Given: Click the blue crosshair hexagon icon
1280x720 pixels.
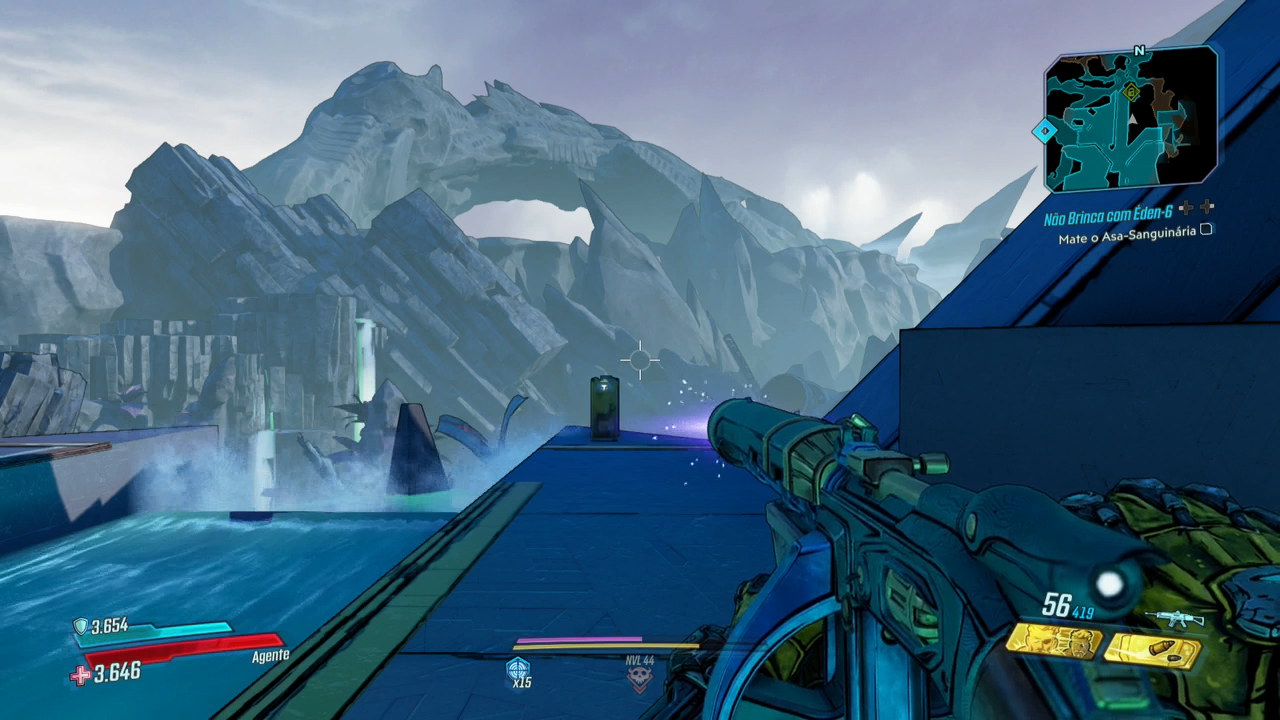Looking at the screenshot, I should click(518, 669).
